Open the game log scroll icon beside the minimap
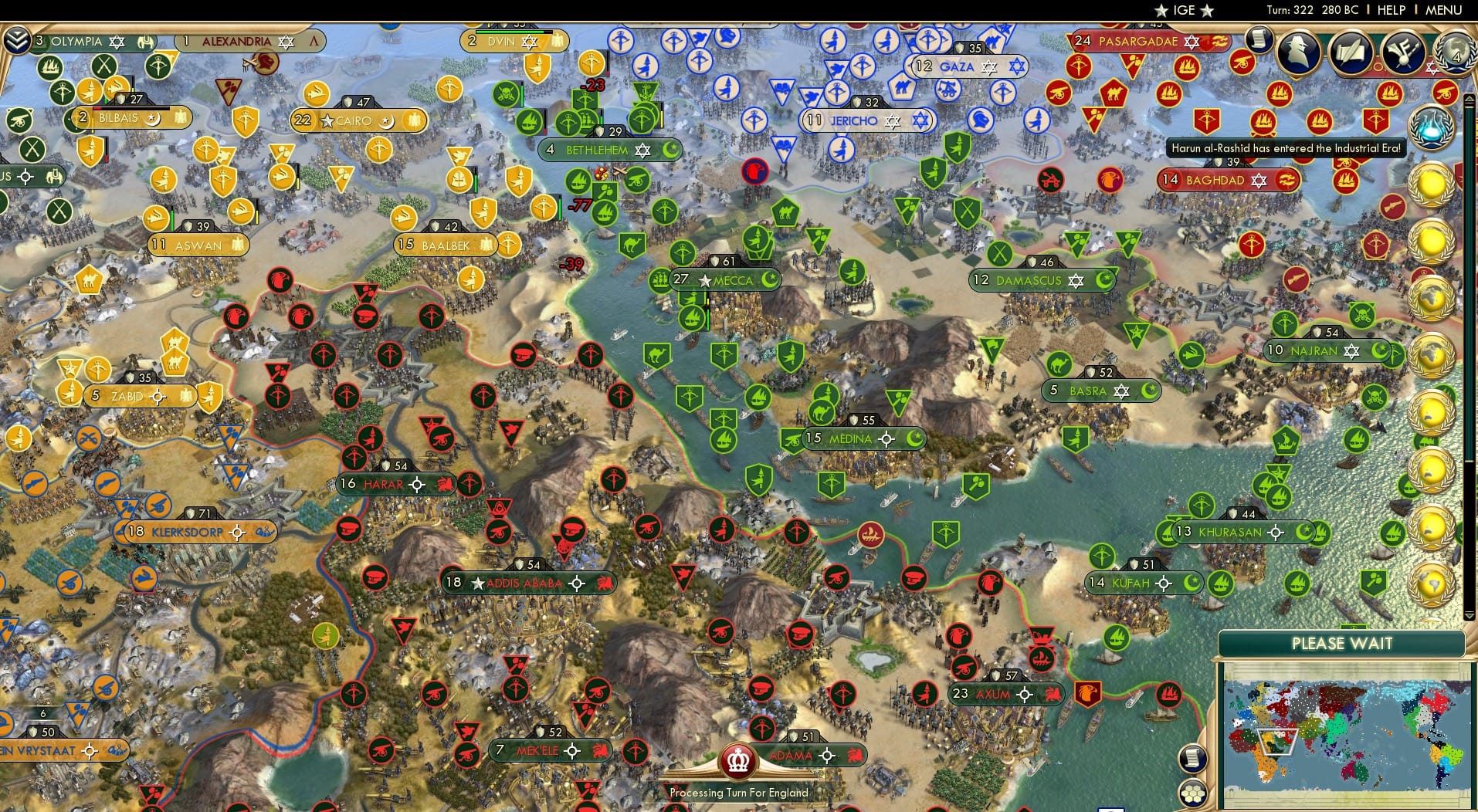The image size is (1478, 812). point(1194,760)
